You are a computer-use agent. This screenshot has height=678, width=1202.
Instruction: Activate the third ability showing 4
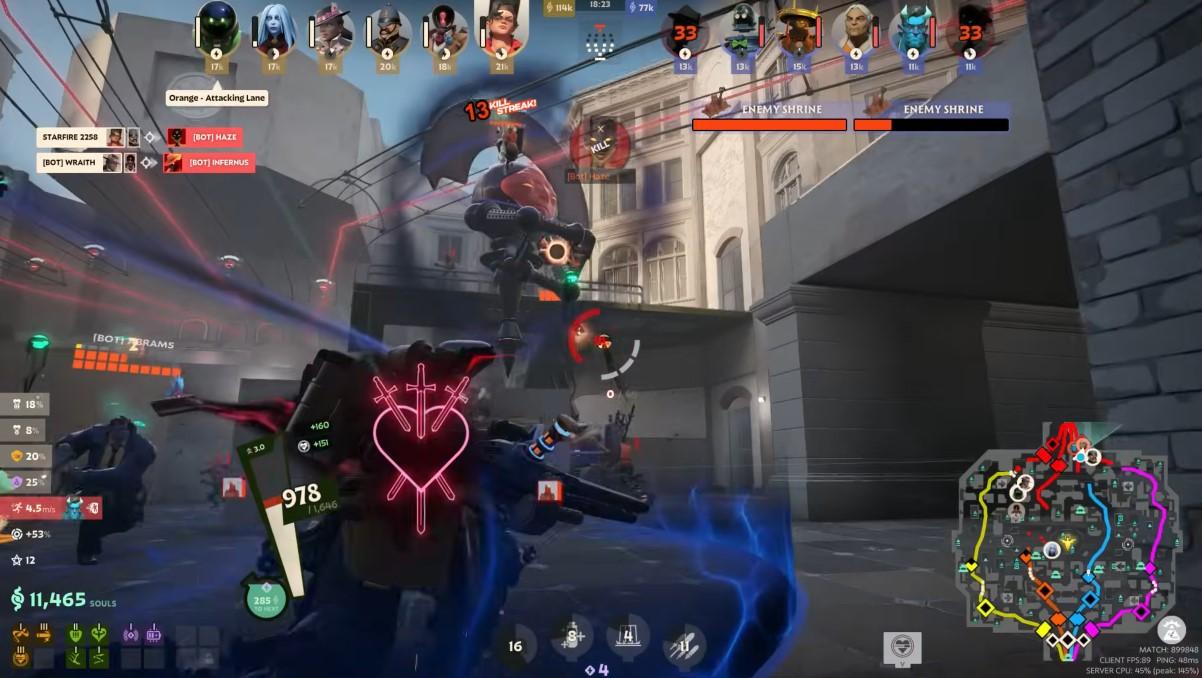[628, 636]
